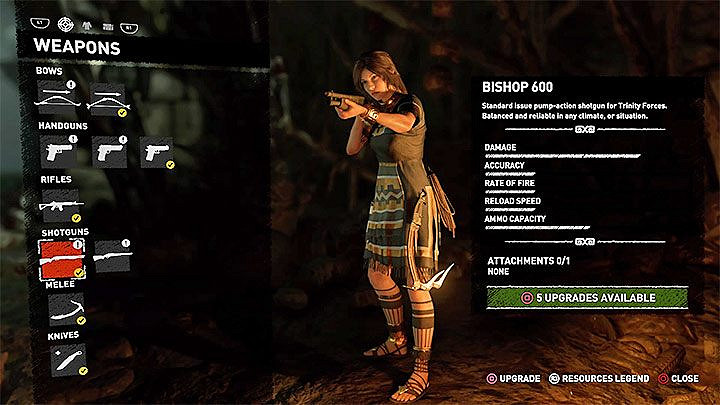Choose the equipped handgun with the checkmark
Screen dimensions: 720x405
click(157, 152)
